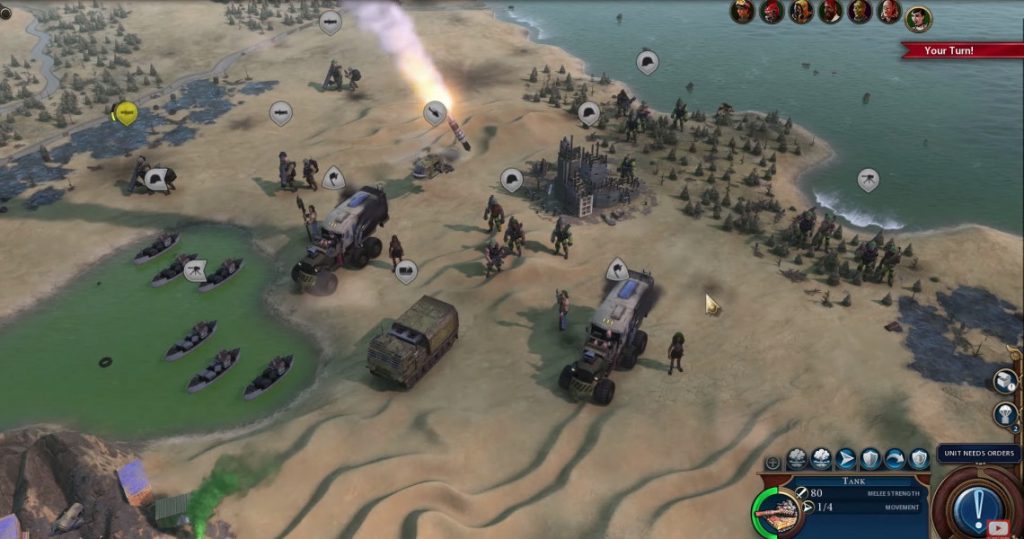Select the helicopter unit flag over the sea
The height and width of the screenshot is (539, 1024).
868,180
